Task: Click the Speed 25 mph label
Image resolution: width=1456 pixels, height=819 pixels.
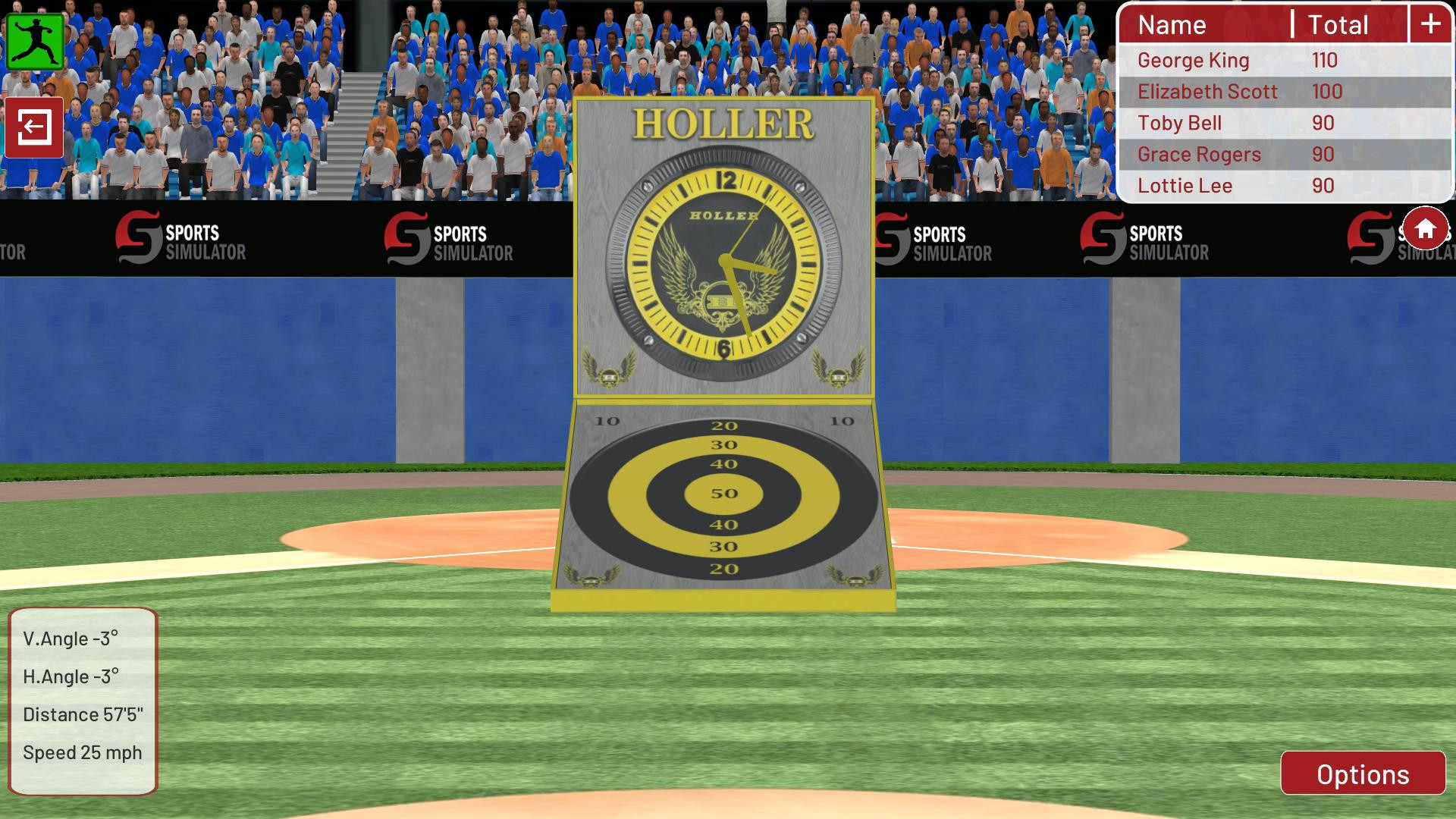Action: tap(82, 753)
